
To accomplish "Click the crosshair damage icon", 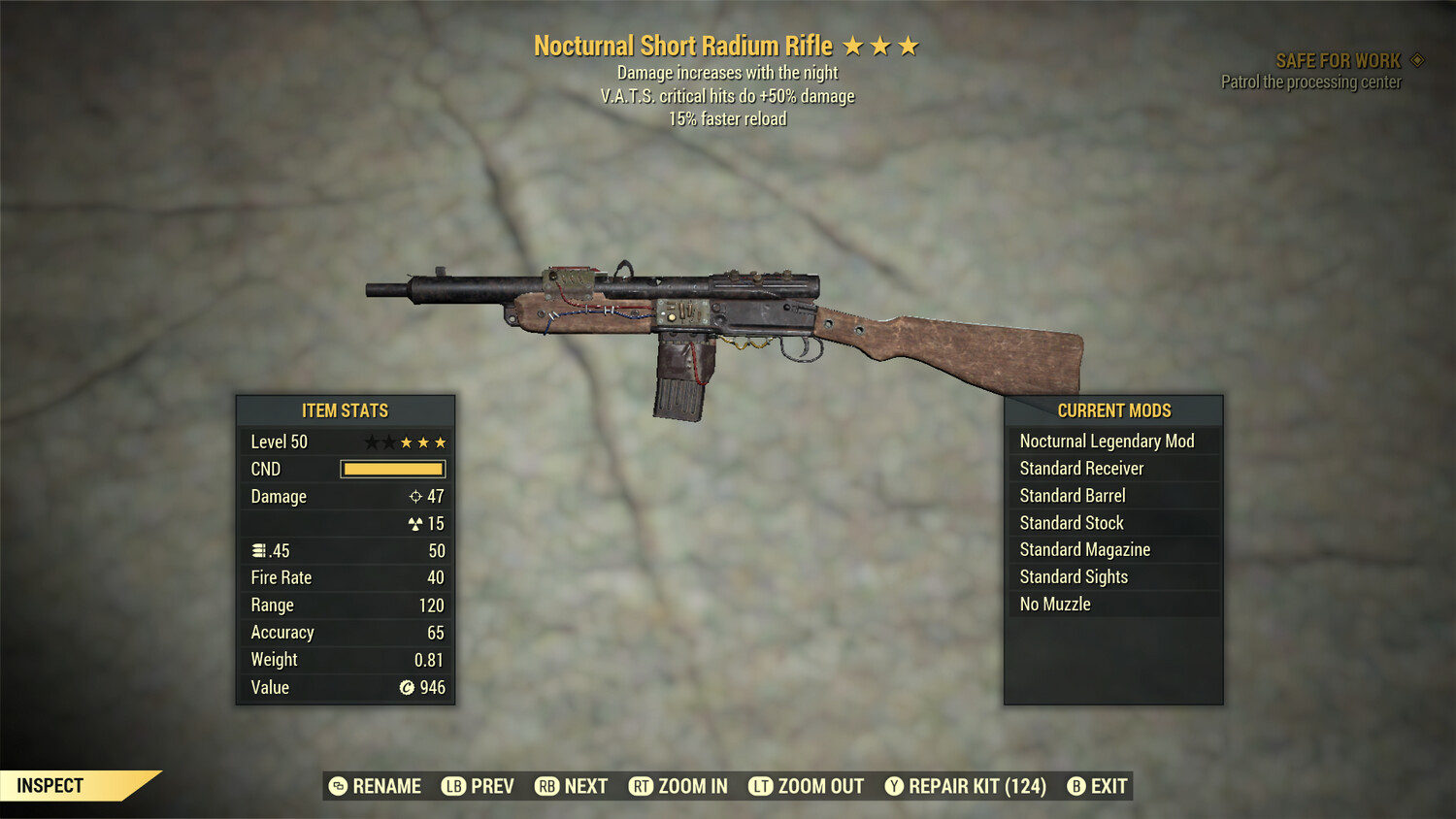I will coord(417,496).
